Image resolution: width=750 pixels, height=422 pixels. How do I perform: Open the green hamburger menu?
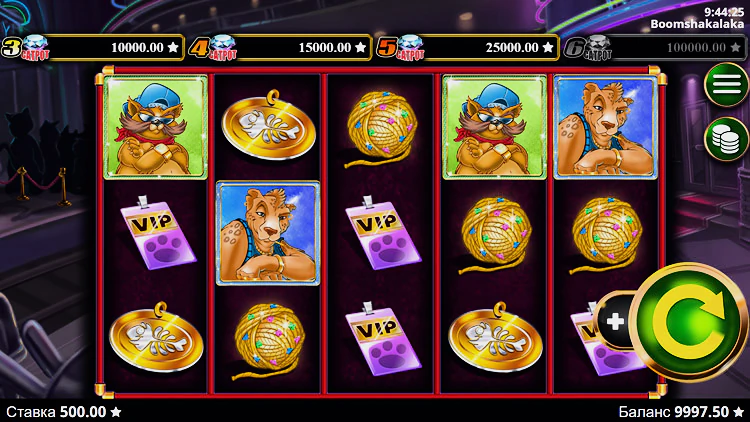726,84
